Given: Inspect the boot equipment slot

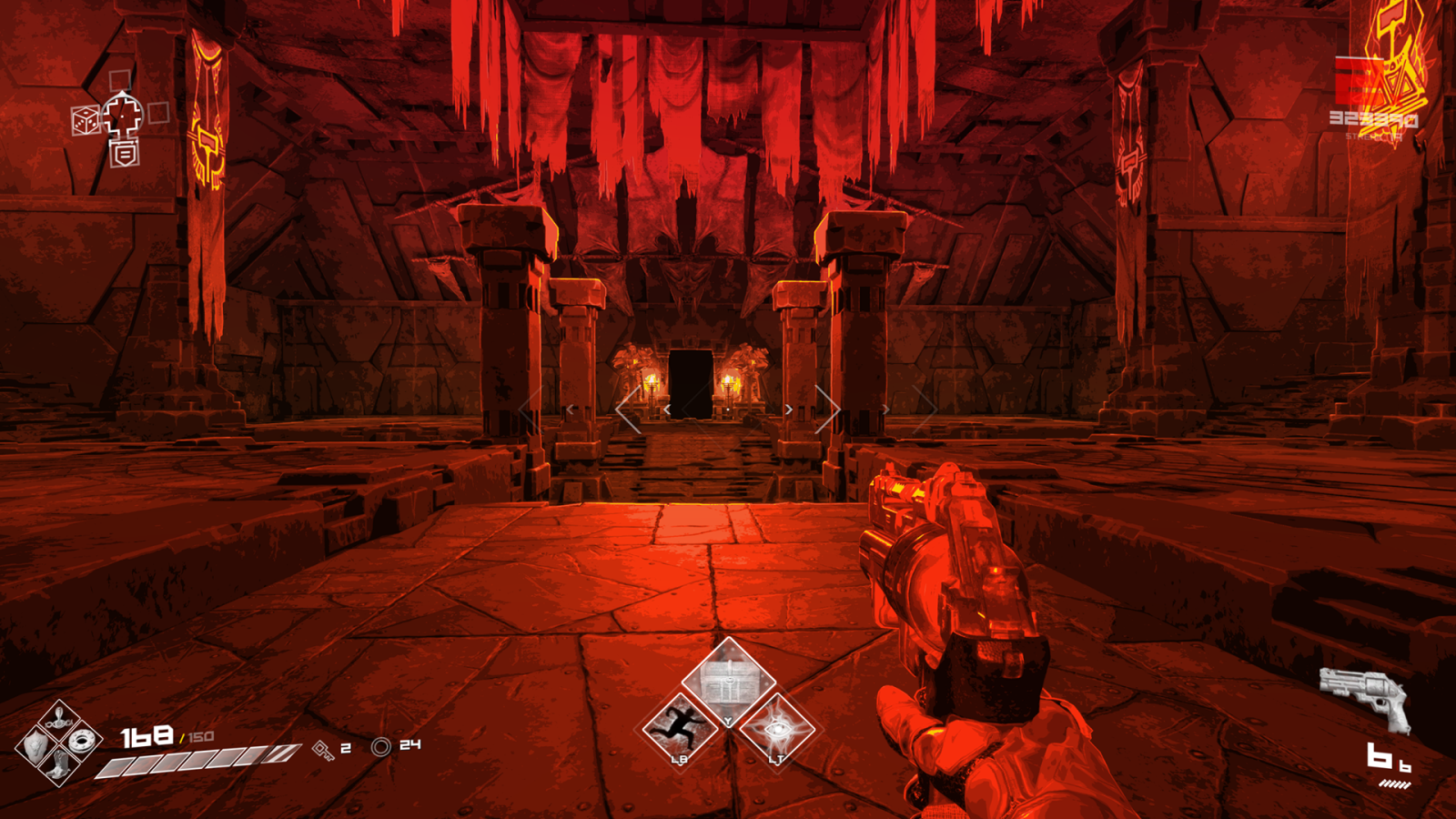Looking at the screenshot, I should click(x=59, y=766).
